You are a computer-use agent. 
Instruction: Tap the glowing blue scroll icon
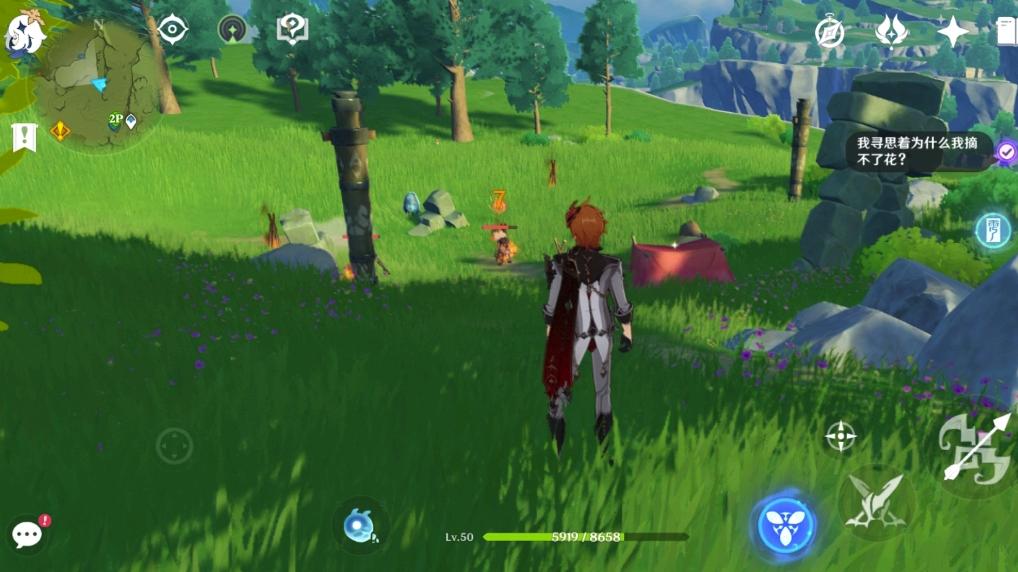pos(993,231)
